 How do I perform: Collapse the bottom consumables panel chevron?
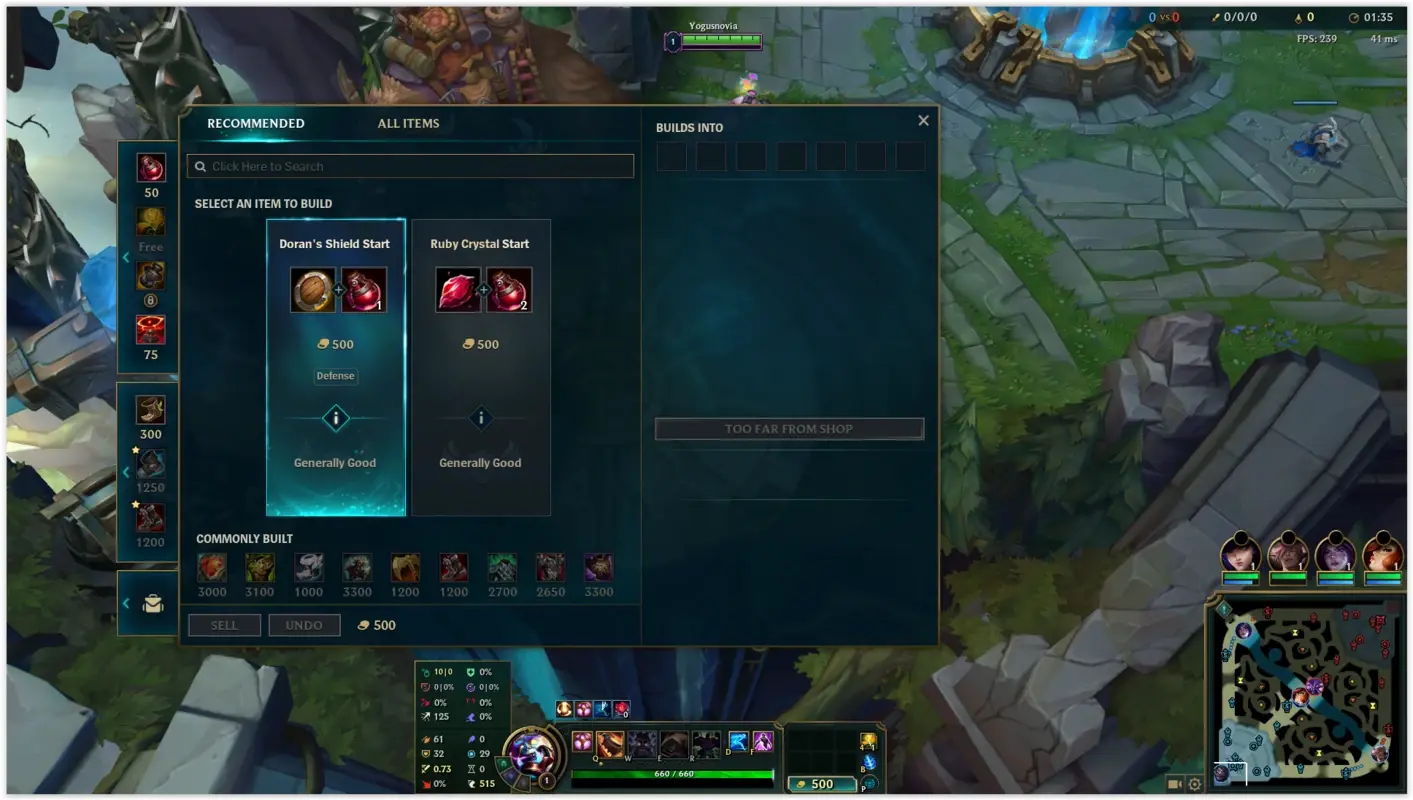(x=126, y=603)
